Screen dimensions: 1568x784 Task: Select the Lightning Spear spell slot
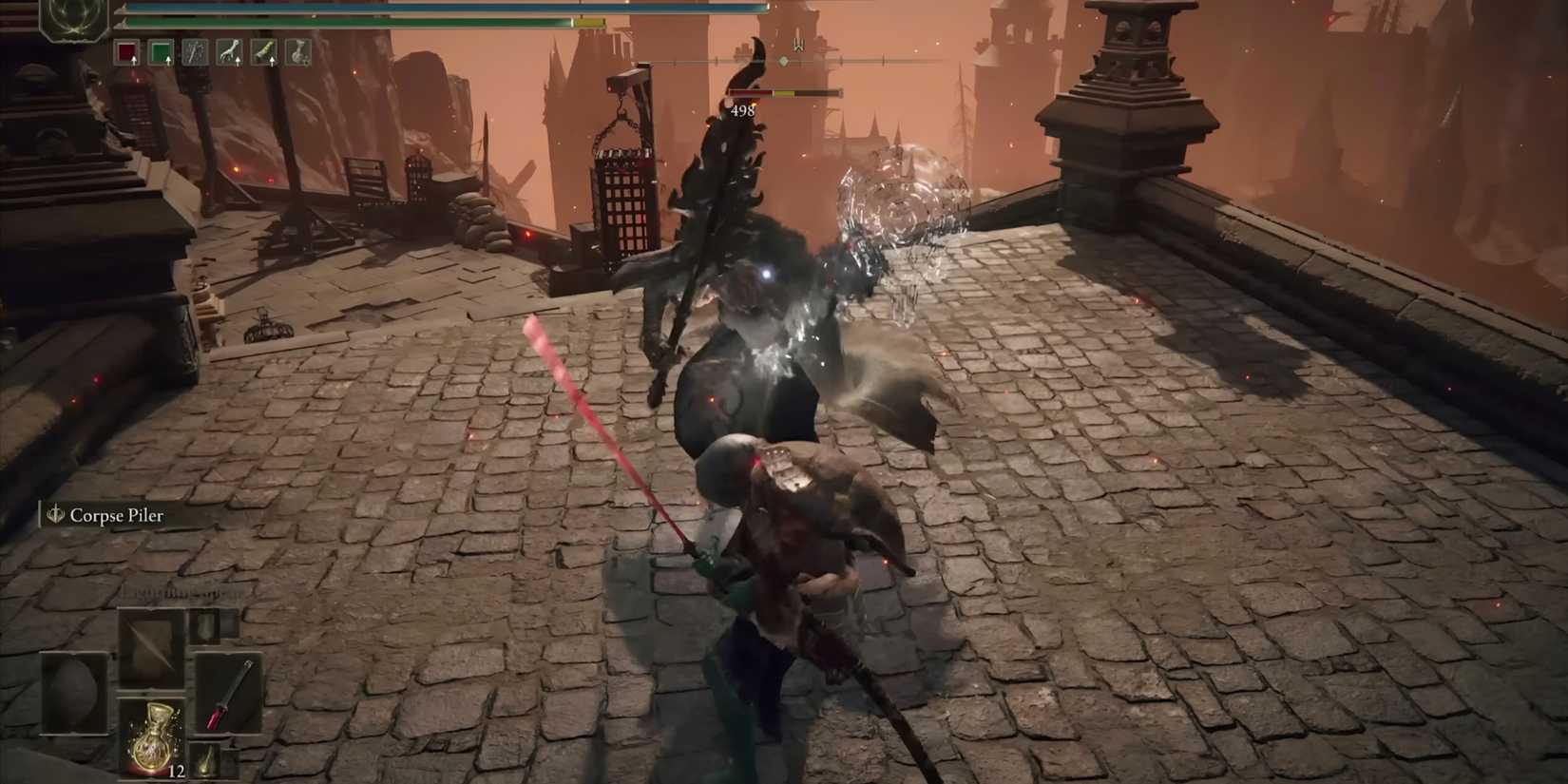152,646
